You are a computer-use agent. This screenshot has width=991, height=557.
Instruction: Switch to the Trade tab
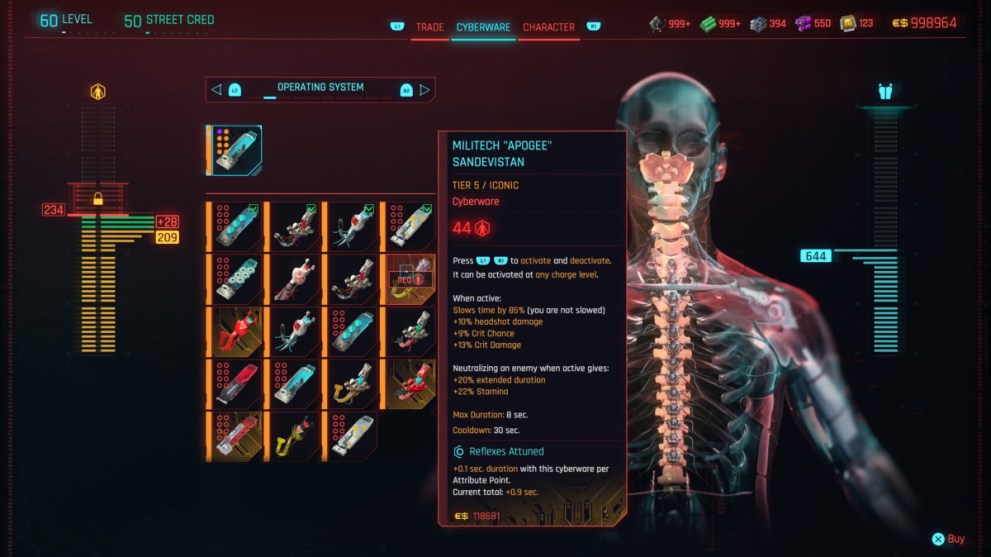click(x=429, y=27)
